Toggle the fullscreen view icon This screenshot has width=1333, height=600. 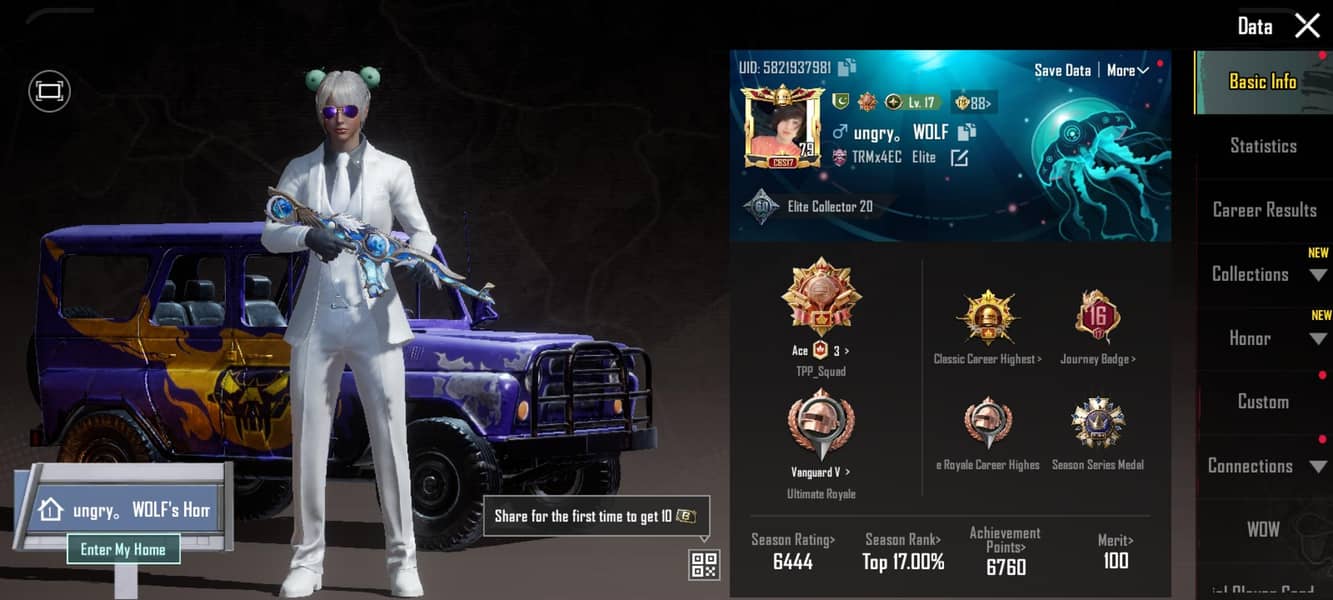click(49, 91)
